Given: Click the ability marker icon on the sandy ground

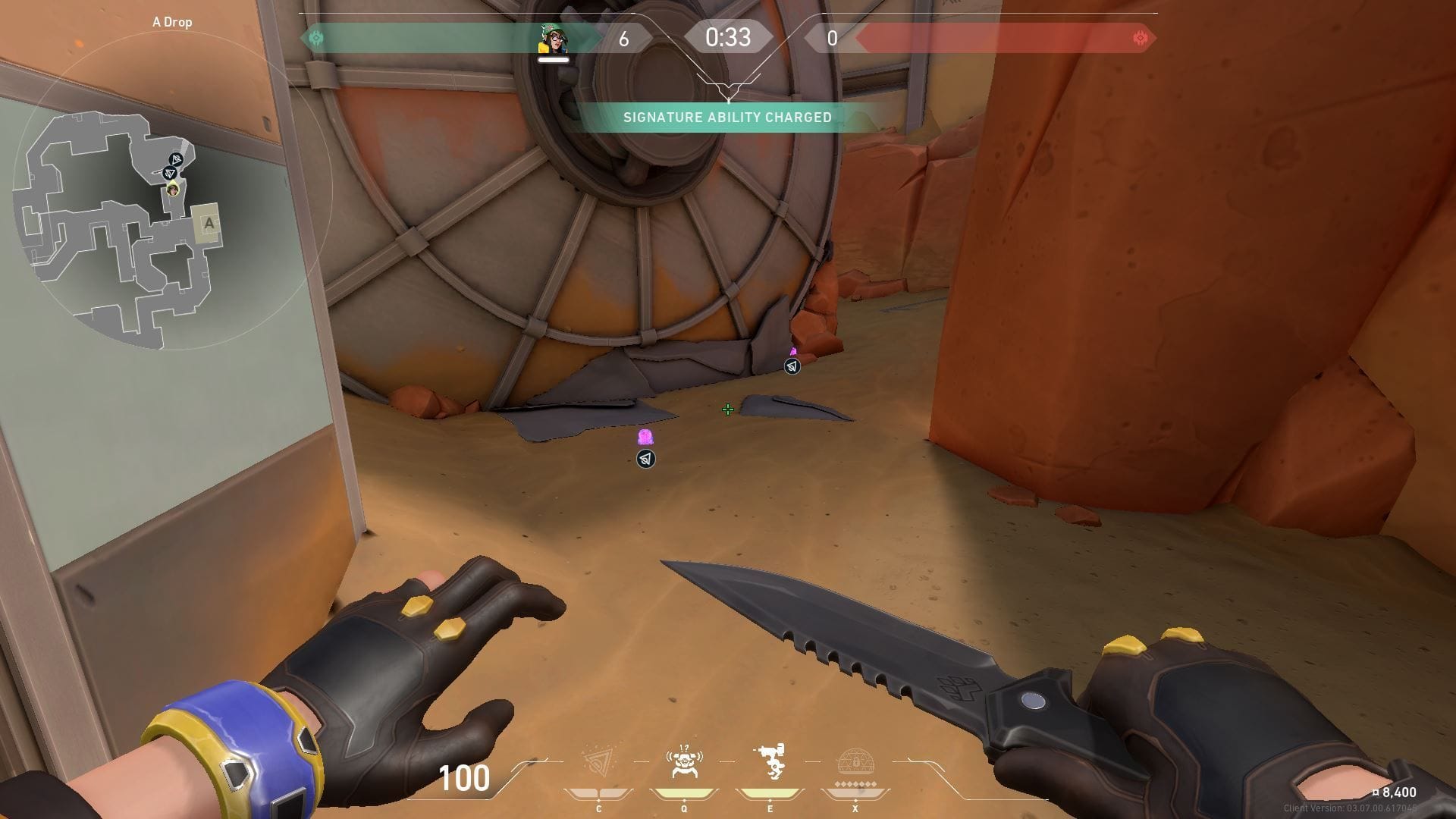Looking at the screenshot, I should pos(645,459).
